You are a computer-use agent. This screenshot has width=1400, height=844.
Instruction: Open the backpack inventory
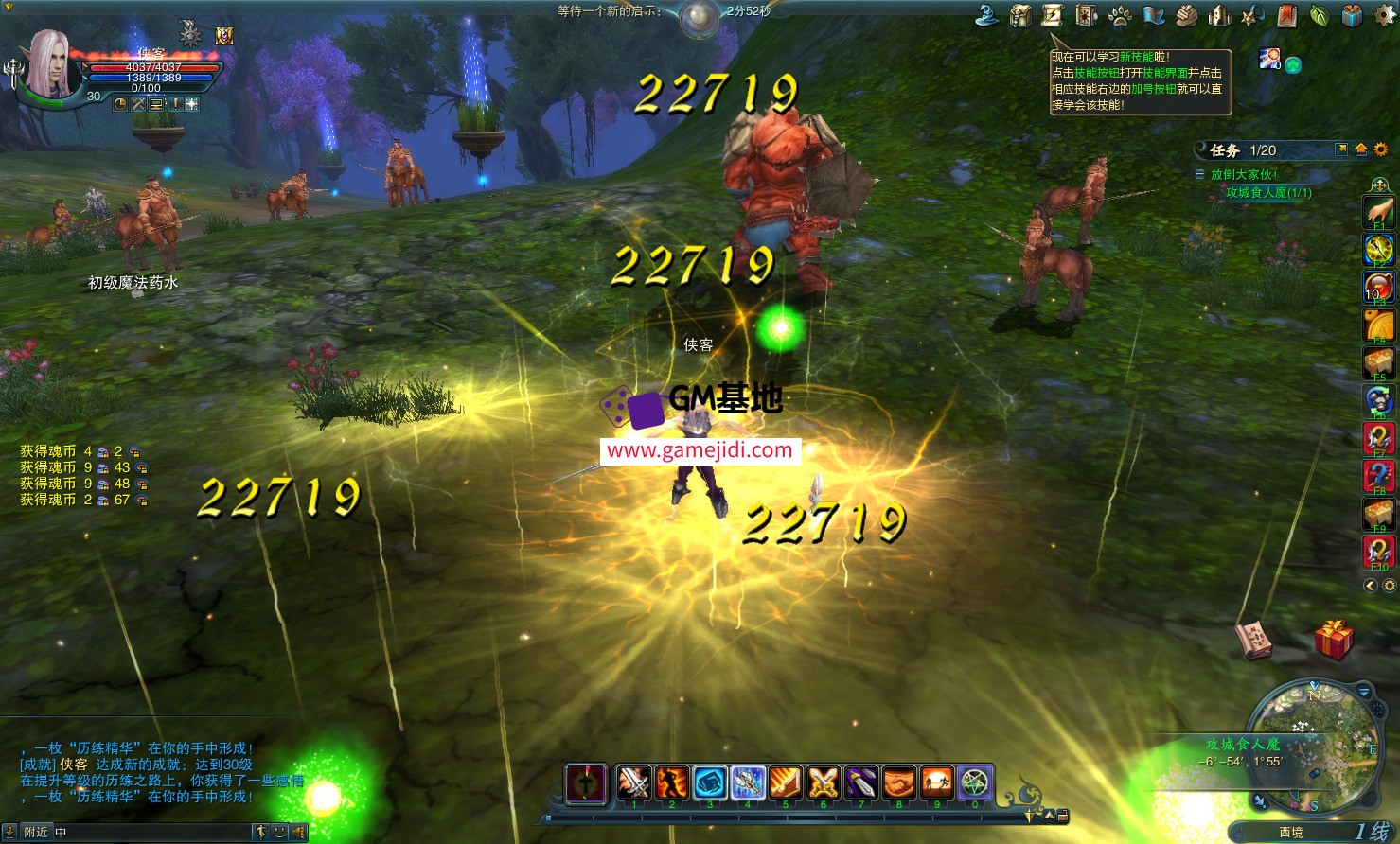point(1020,15)
